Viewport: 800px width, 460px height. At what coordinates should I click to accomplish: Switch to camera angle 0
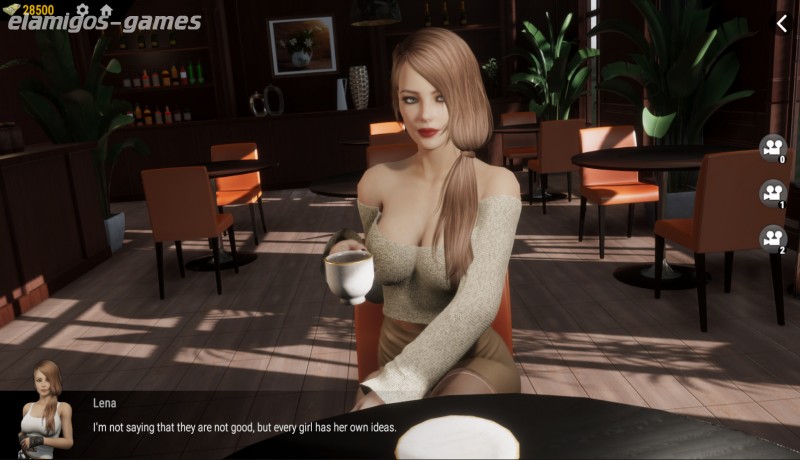(x=773, y=148)
